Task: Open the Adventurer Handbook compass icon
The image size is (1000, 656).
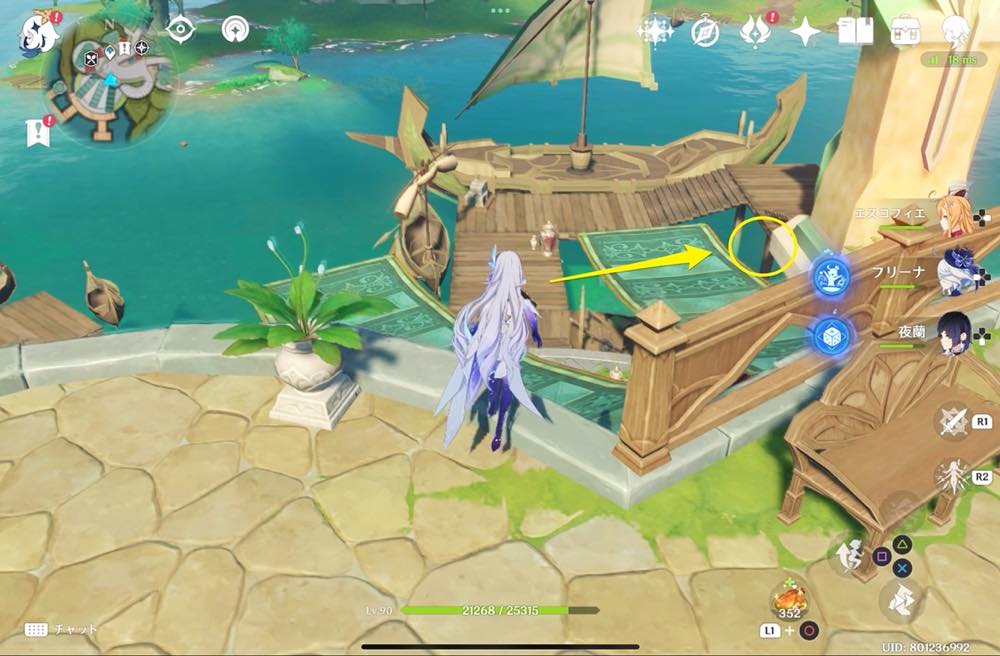Action: point(705,32)
